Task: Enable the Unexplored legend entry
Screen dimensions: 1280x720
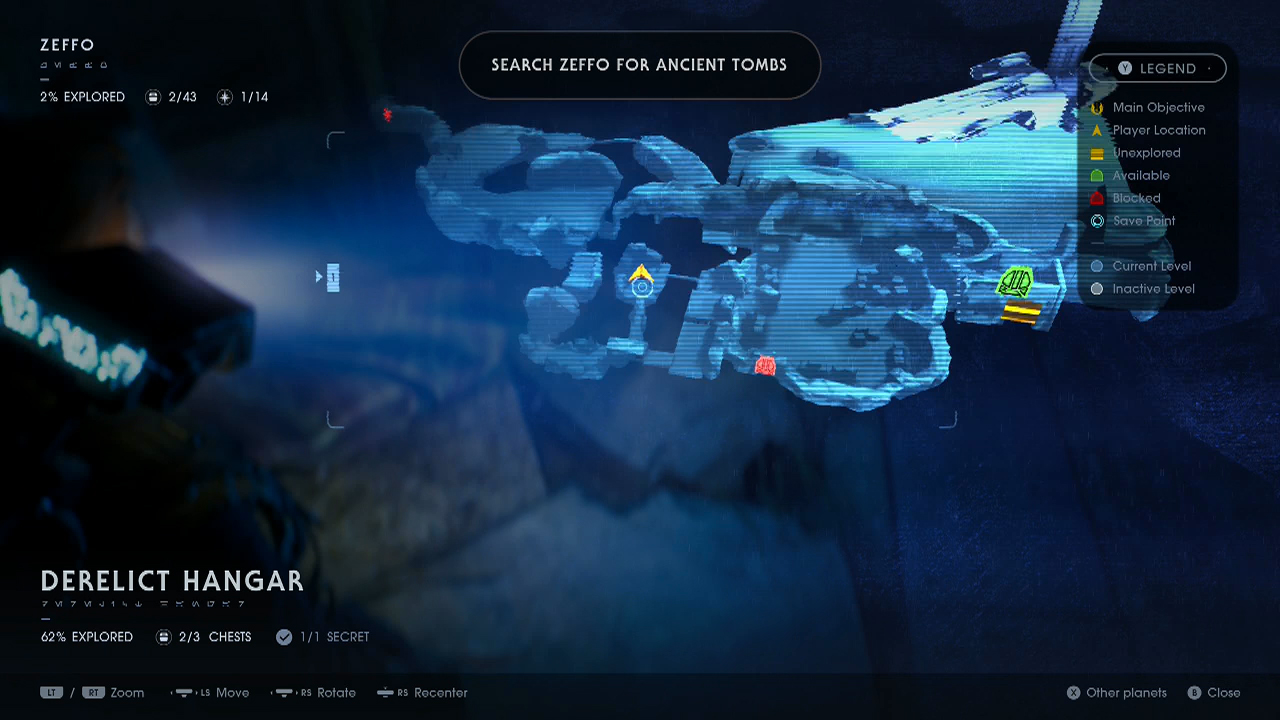Action: (1097, 153)
